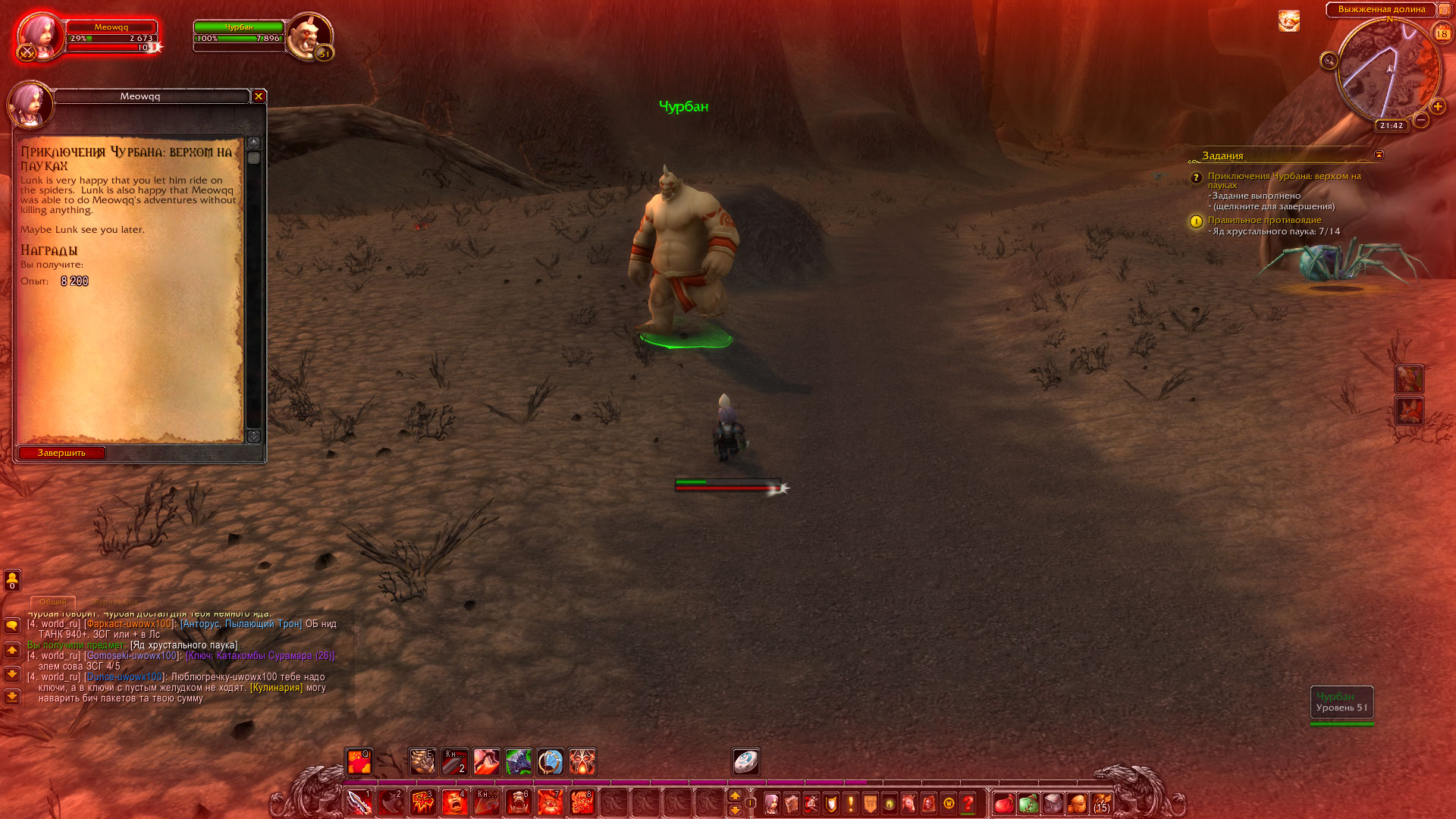Zoom out on the minimap
Image resolution: width=1456 pixels, height=819 pixels.
pyautogui.click(x=1421, y=120)
